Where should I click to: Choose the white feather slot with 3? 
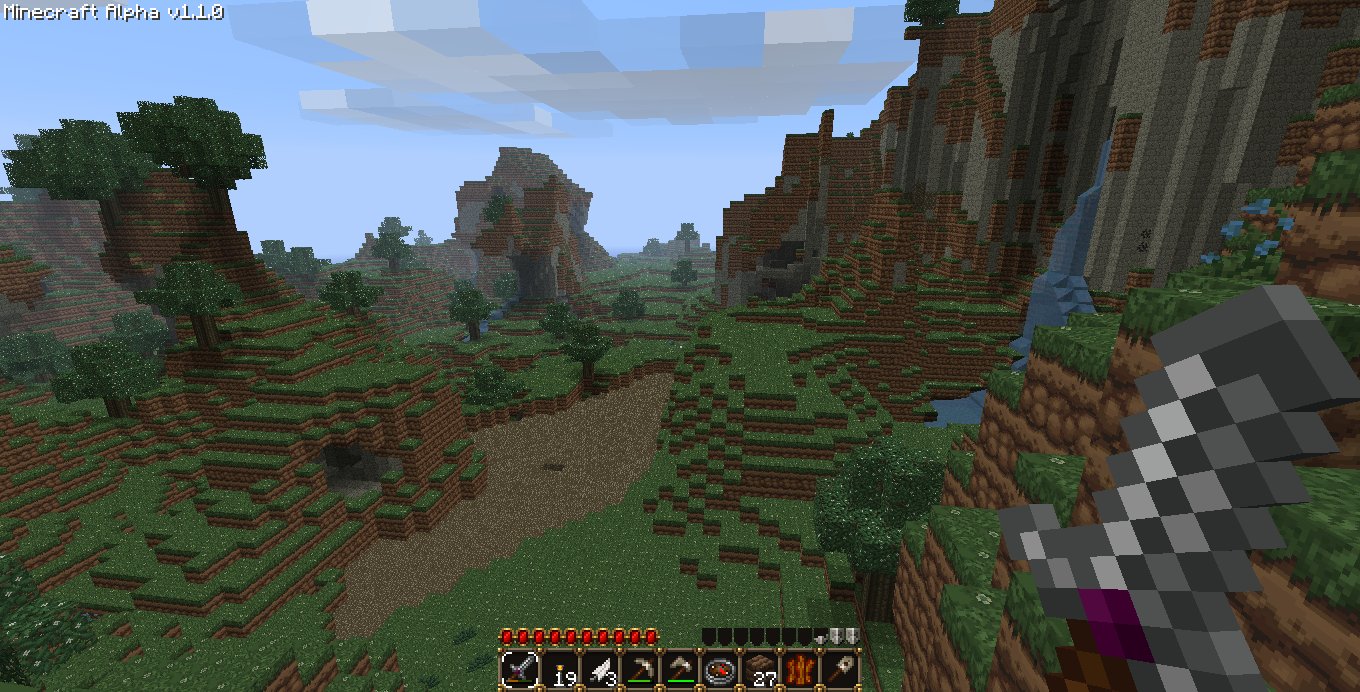click(598, 669)
